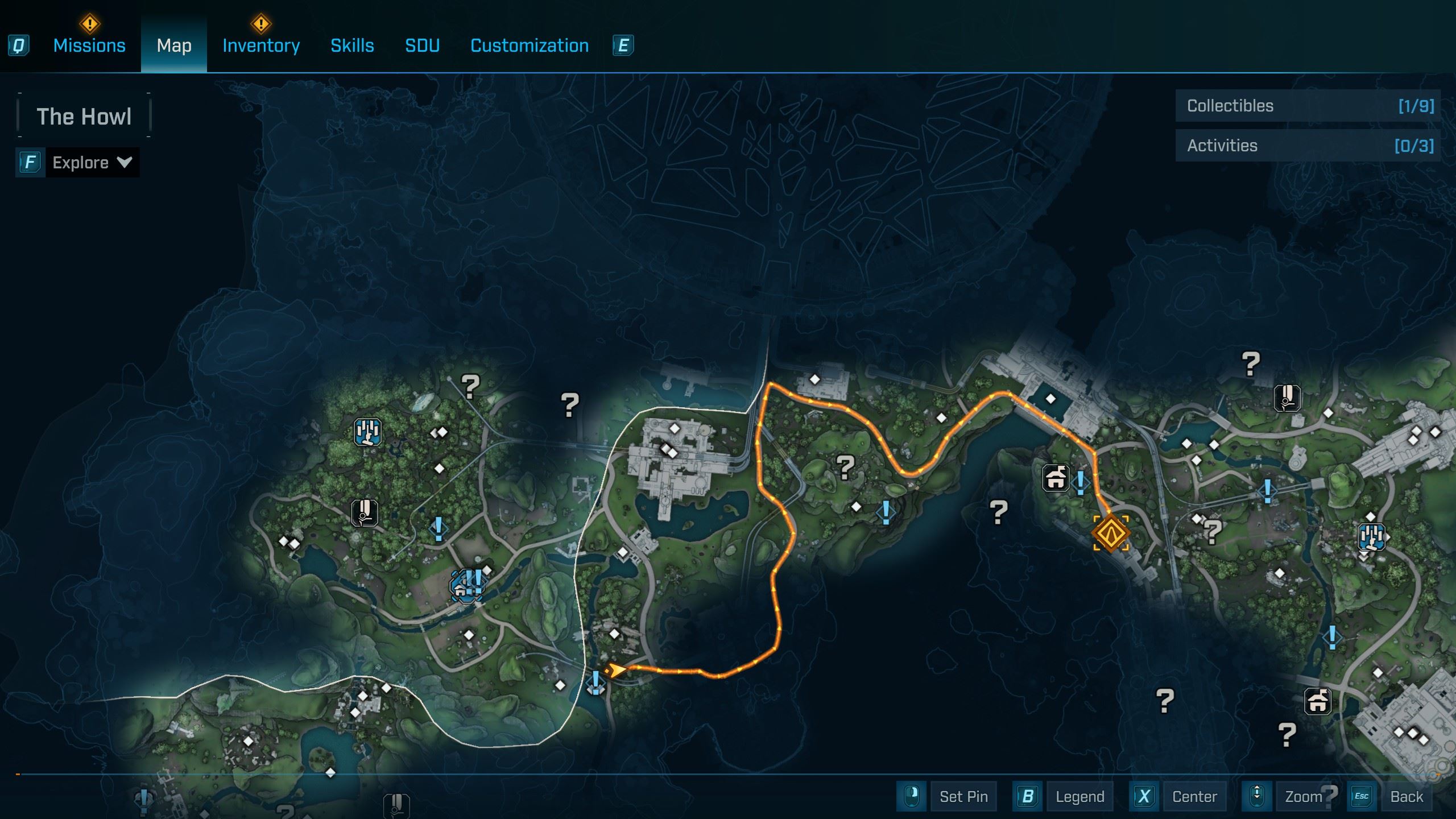
Task: Select the house icon near the bottom-right
Action: click(x=1317, y=701)
